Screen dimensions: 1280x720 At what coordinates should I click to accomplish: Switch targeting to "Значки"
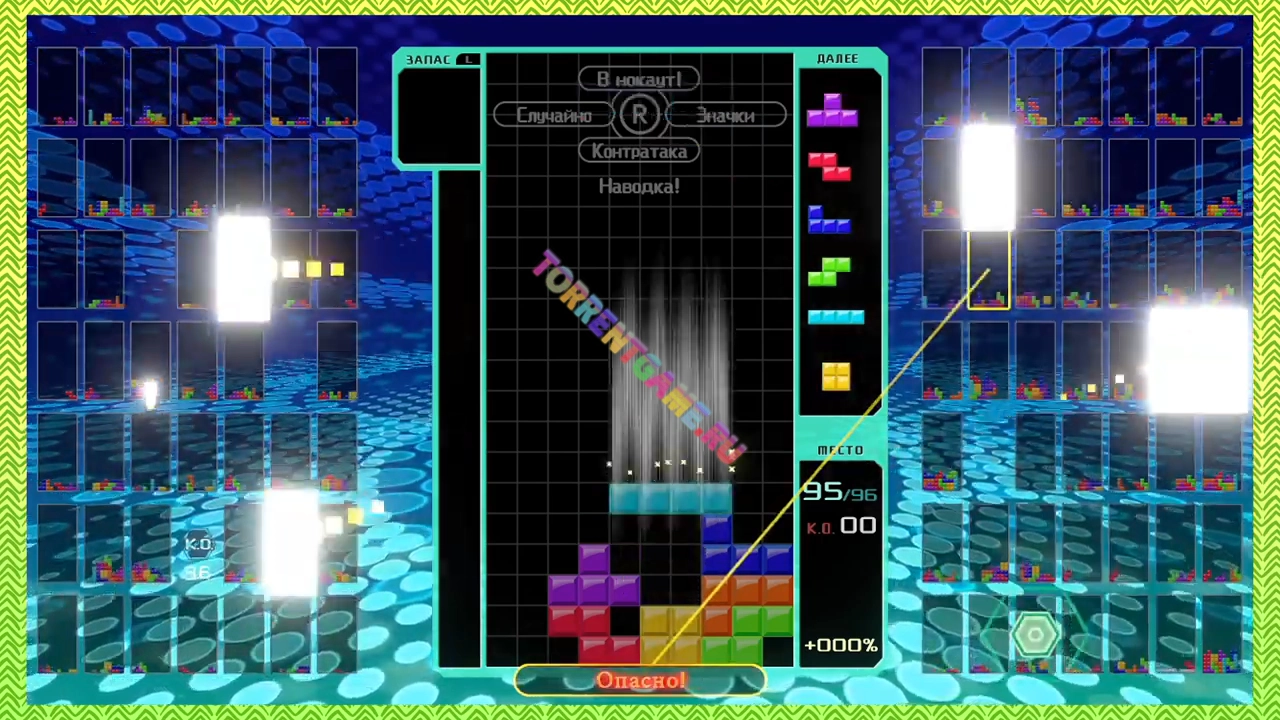[725, 116]
